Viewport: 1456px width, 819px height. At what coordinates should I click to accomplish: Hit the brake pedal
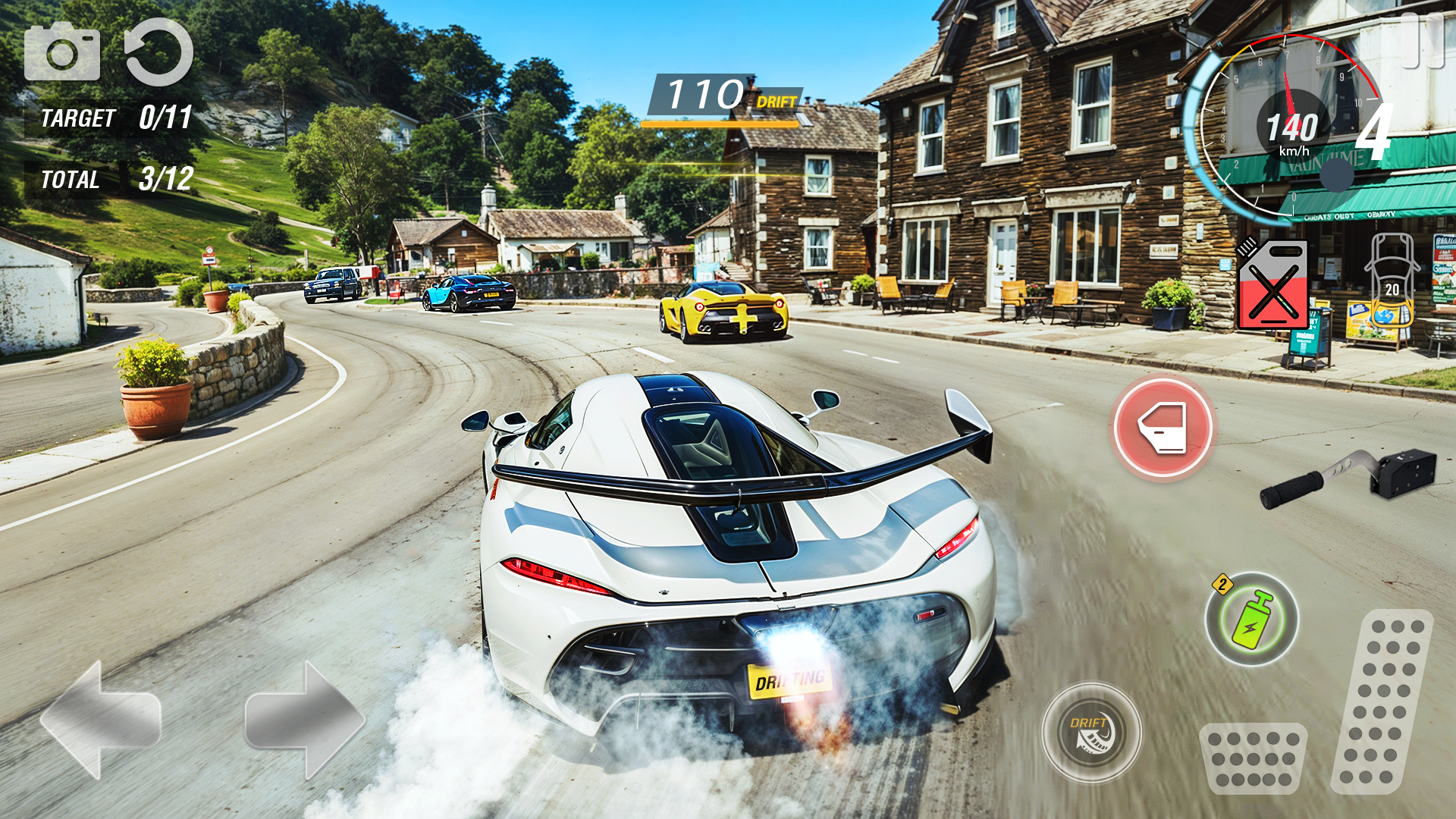point(1253,758)
